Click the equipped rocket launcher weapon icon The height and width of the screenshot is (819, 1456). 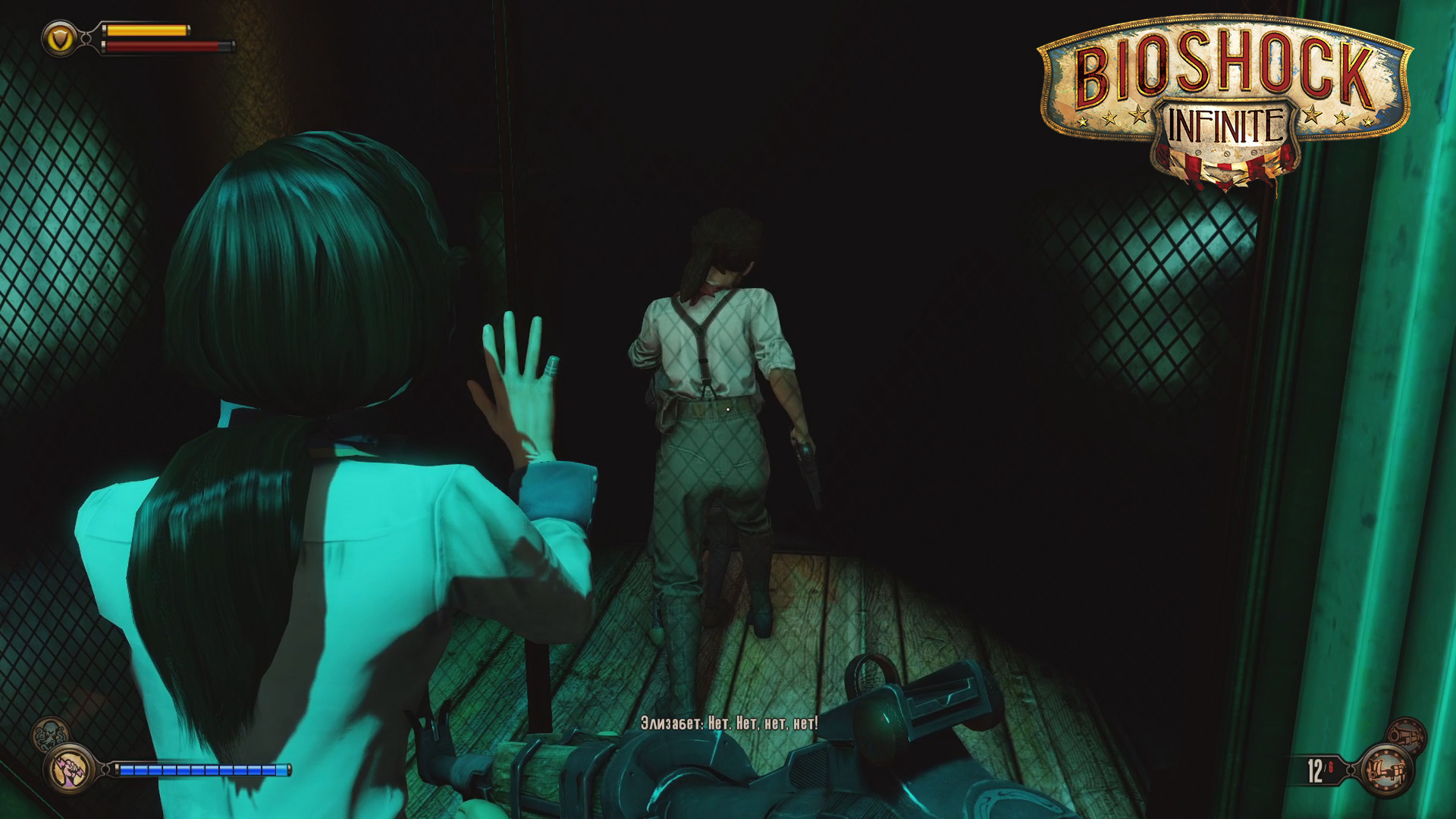(x=1389, y=770)
